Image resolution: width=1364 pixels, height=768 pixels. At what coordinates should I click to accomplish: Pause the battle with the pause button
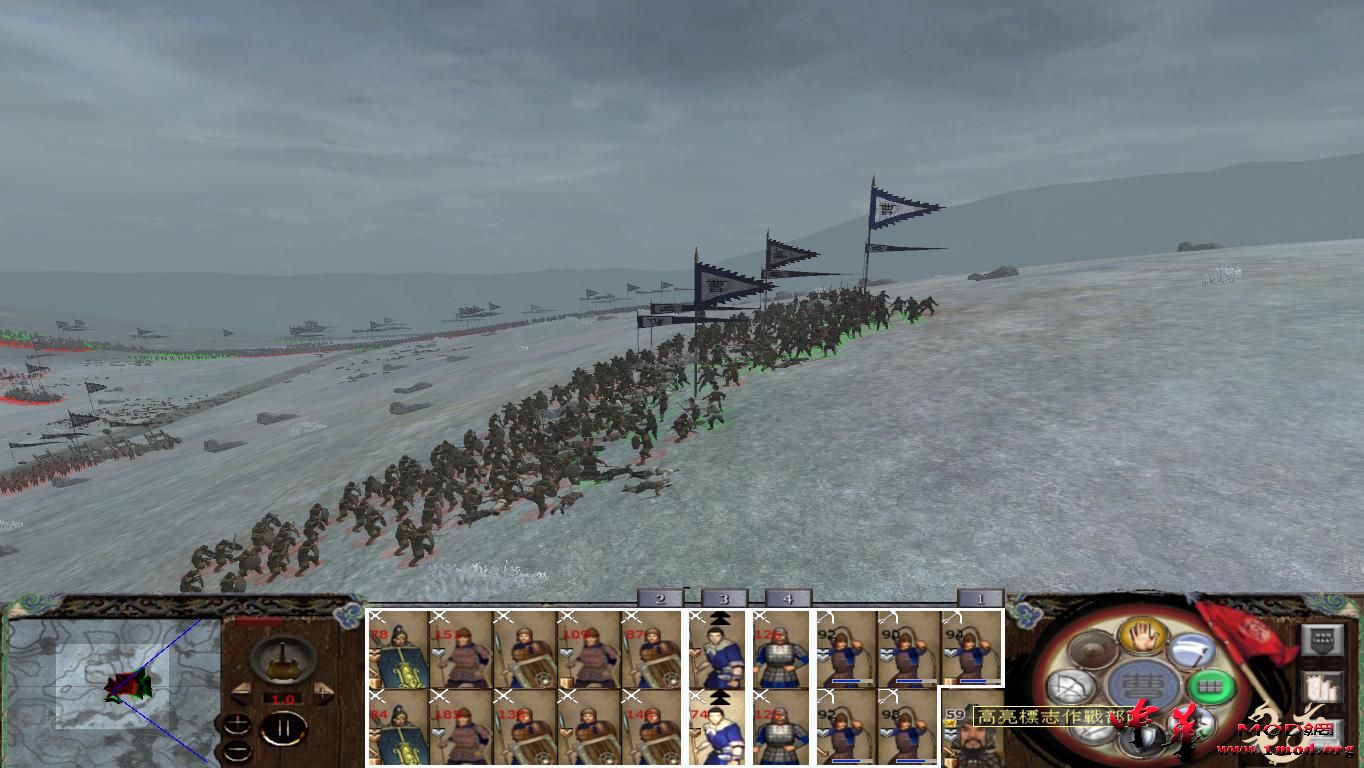coord(282,728)
